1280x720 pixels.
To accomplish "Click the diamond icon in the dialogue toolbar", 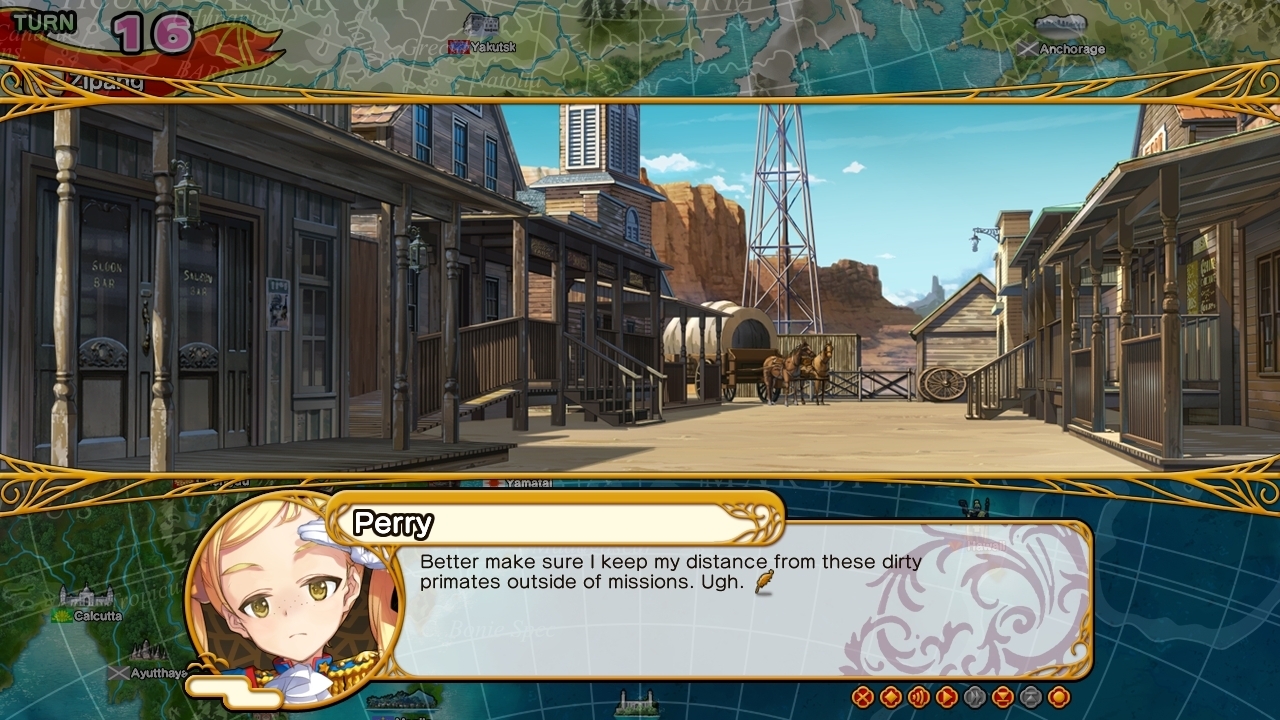I will 891,697.
